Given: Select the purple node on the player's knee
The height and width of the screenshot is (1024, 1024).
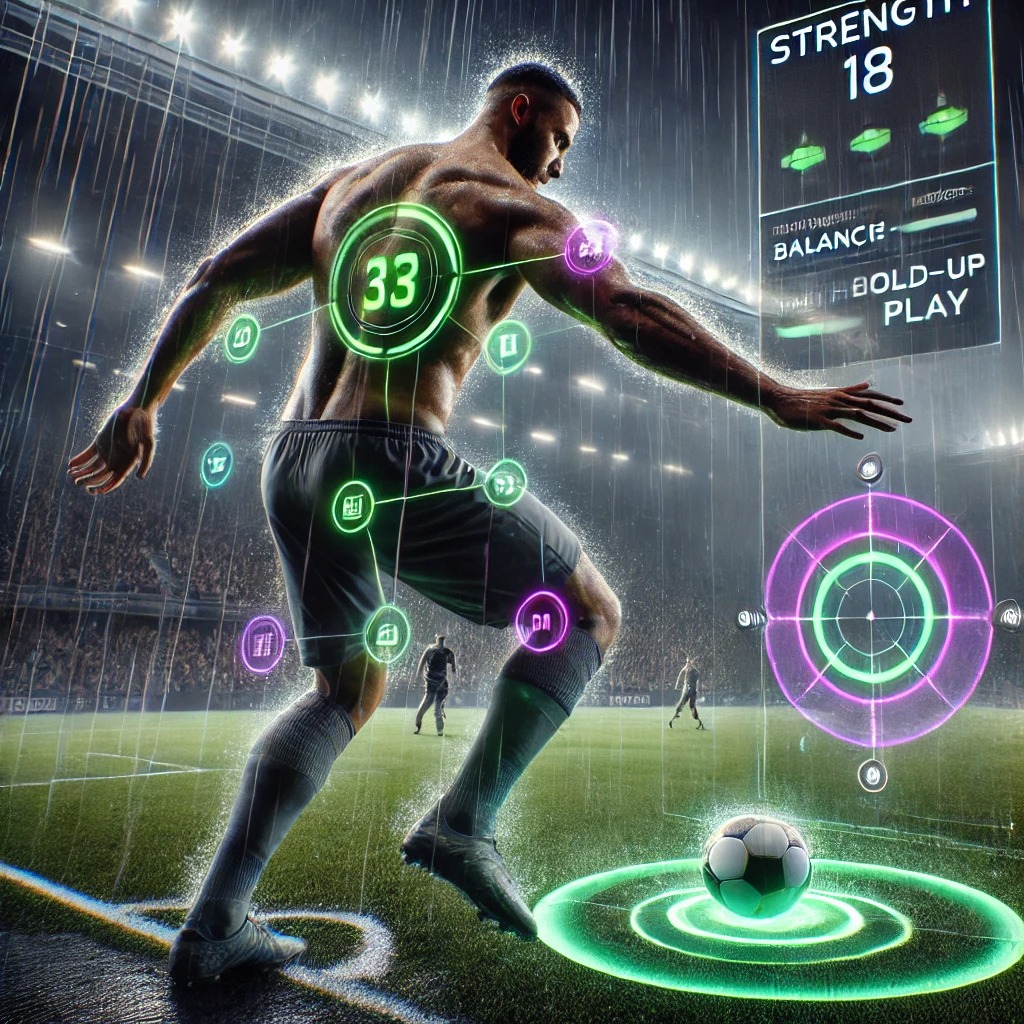Looking at the screenshot, I should (542, 620).
